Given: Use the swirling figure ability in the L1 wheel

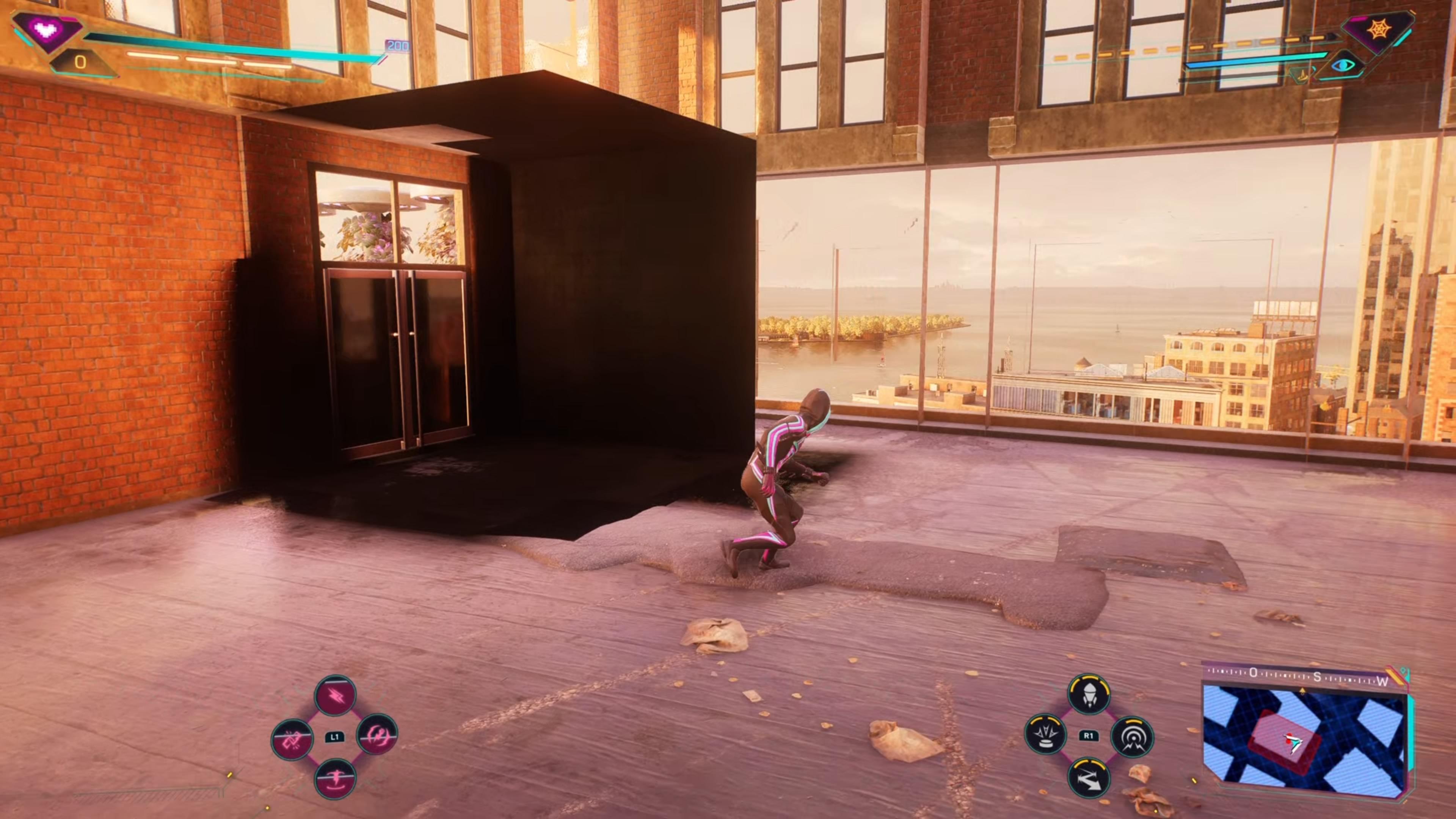Looking at the screenshot, I should pos(378,735).
